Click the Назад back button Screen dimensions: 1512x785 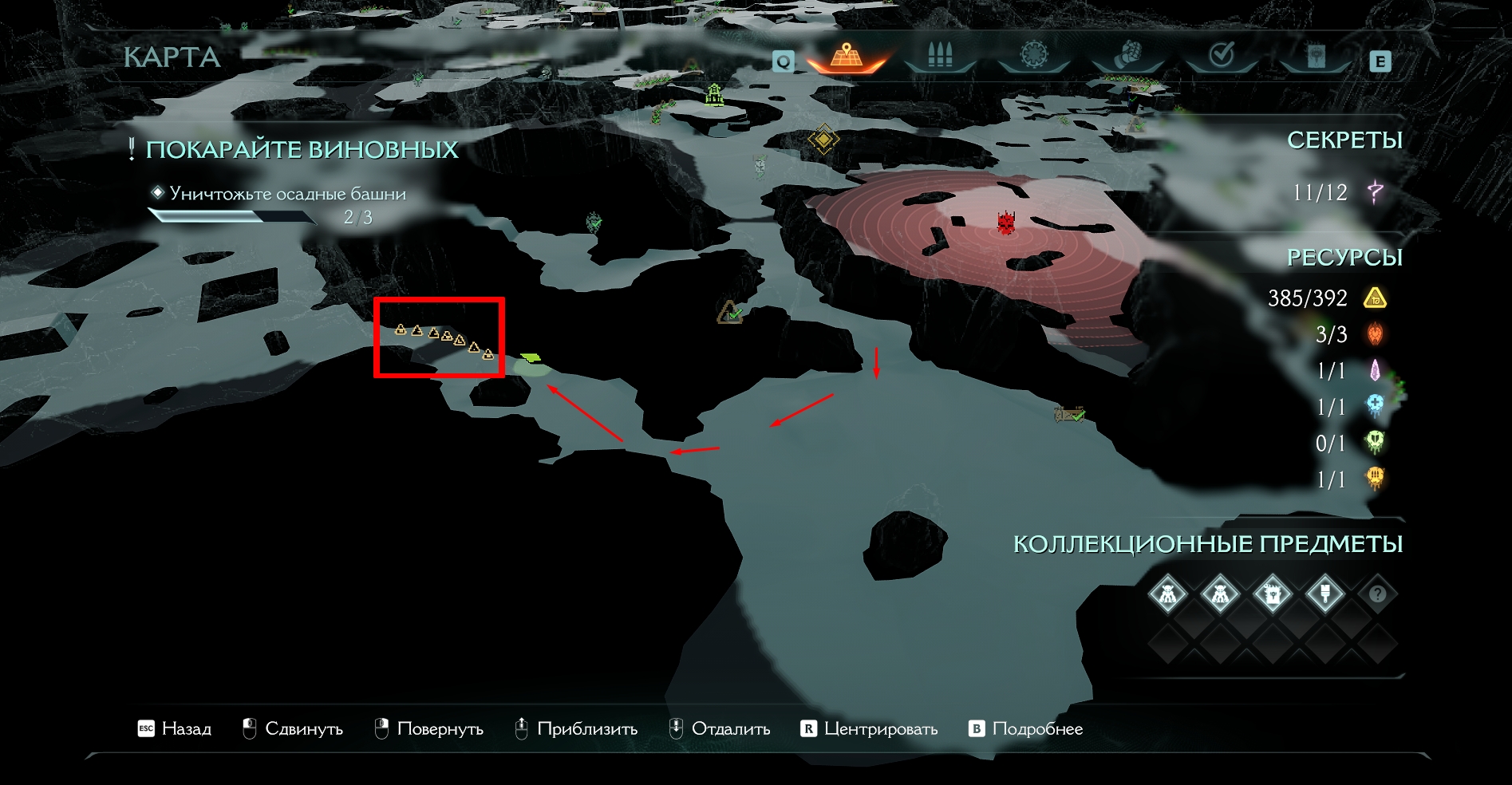pyautogui.click(x=175, y=728)
